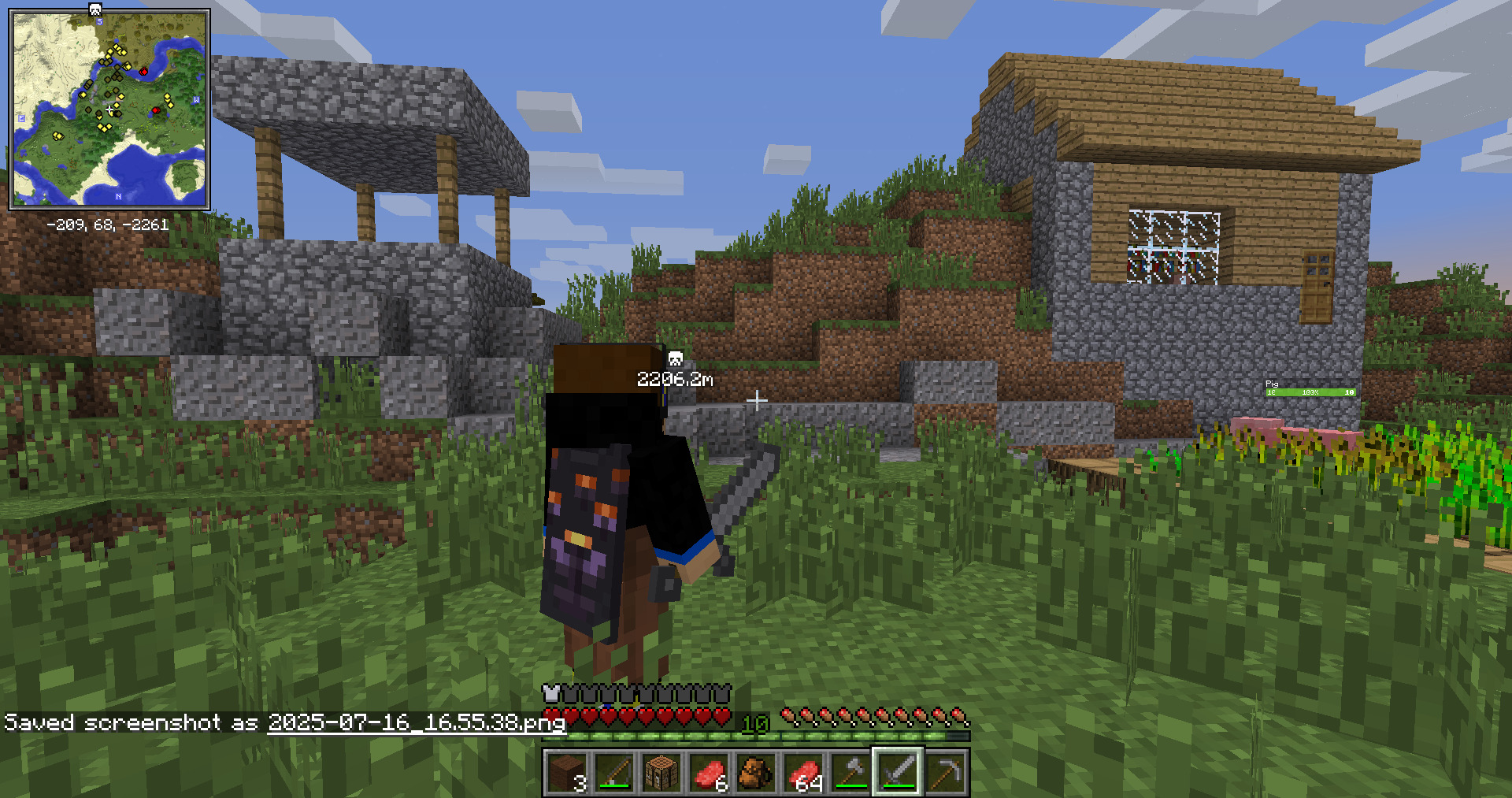1512x798 pixels.
Task: Select the fishing rod hotbar slot
Action: (x=614, y=772)
